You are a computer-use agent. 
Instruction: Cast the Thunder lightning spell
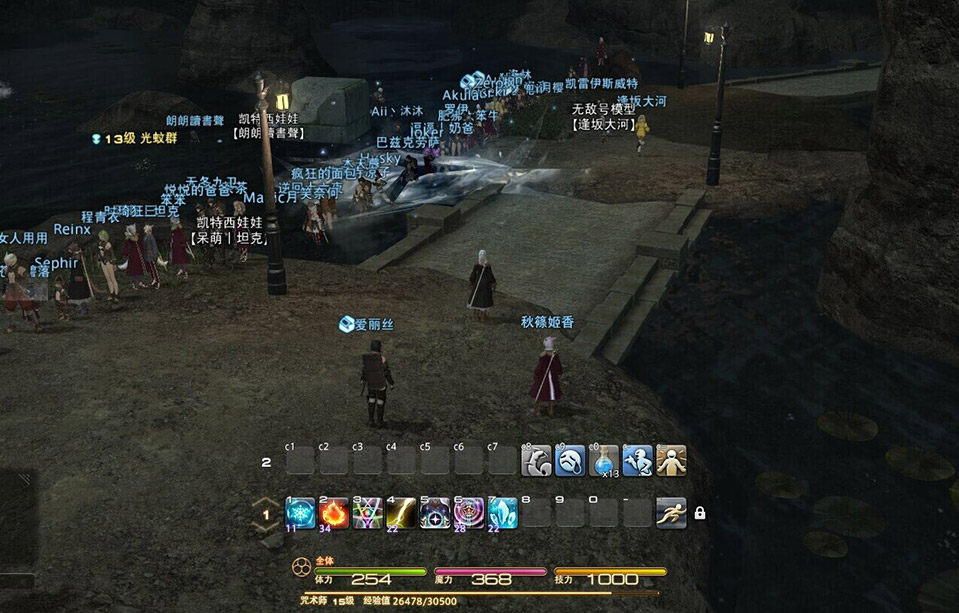click(402, 513)
